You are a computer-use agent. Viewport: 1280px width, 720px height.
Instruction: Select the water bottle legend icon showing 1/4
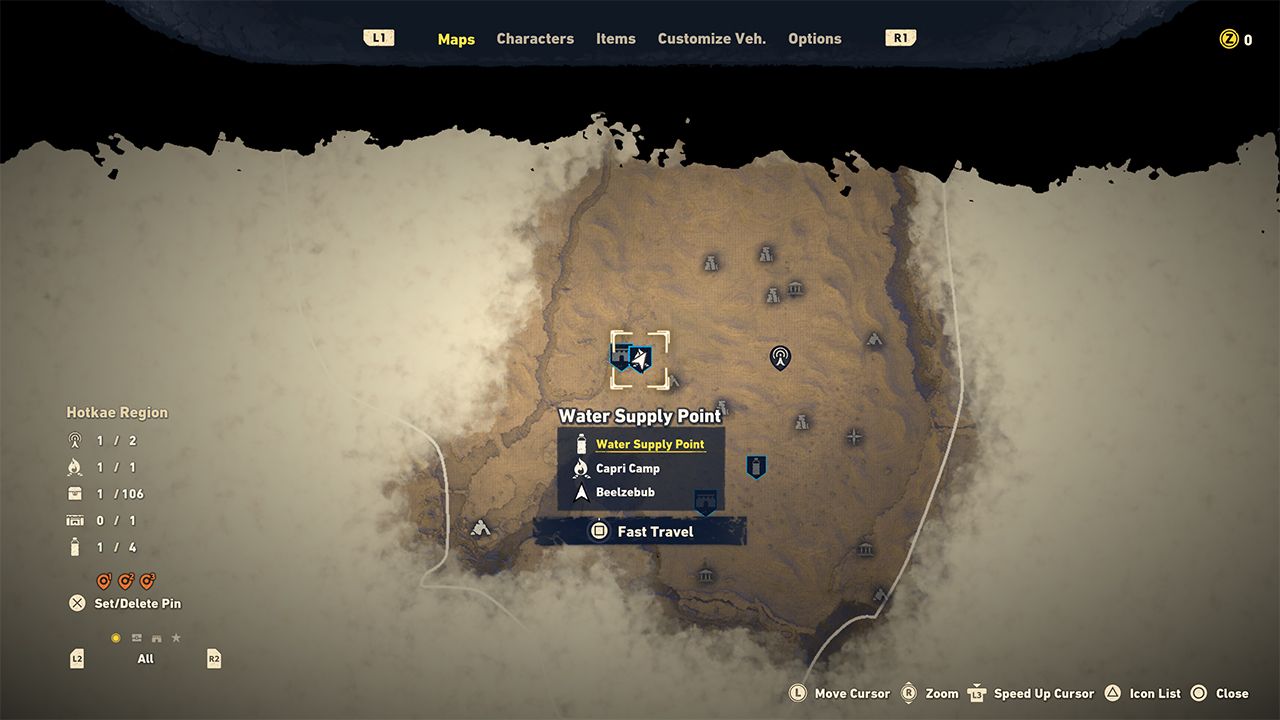coord(74,547)
